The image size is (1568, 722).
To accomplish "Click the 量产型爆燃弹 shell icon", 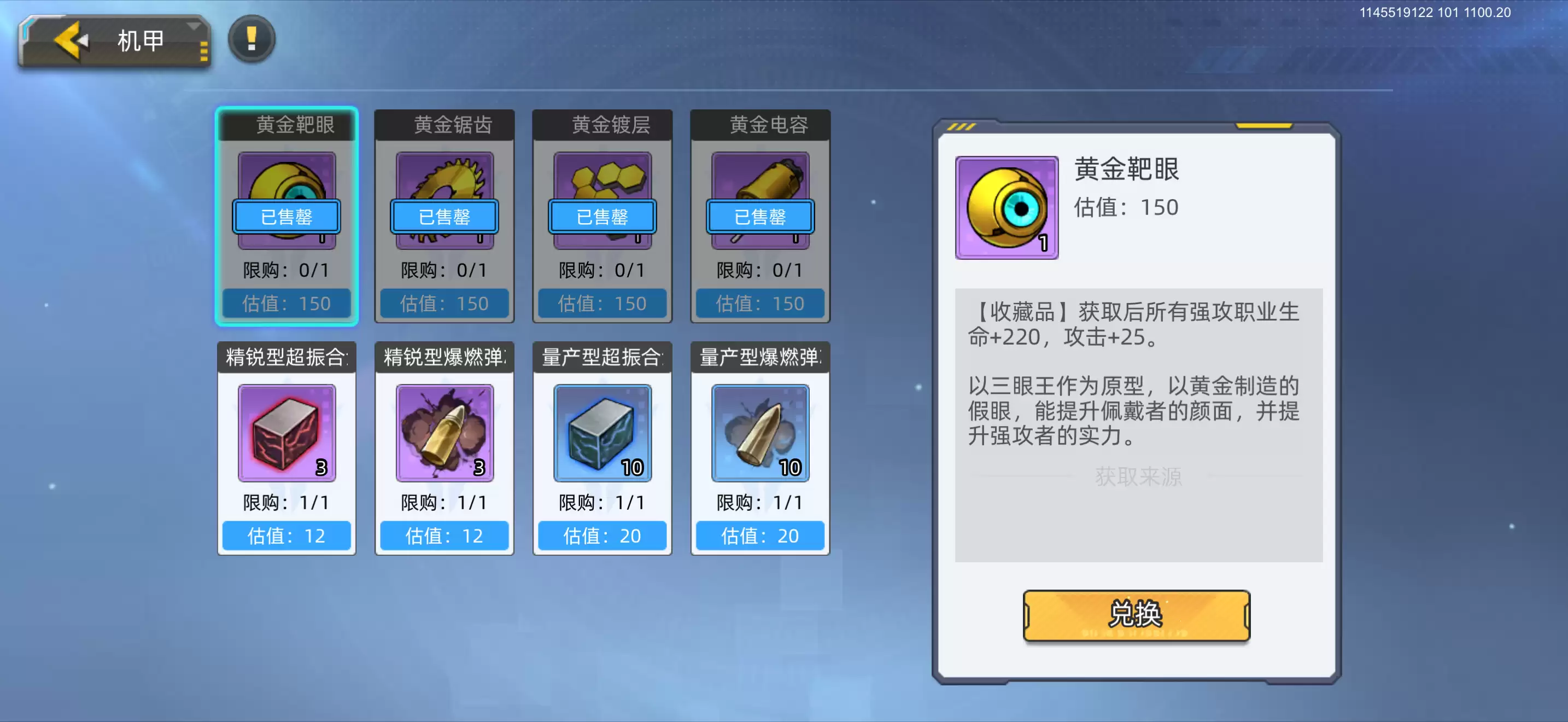I will 759,433.
